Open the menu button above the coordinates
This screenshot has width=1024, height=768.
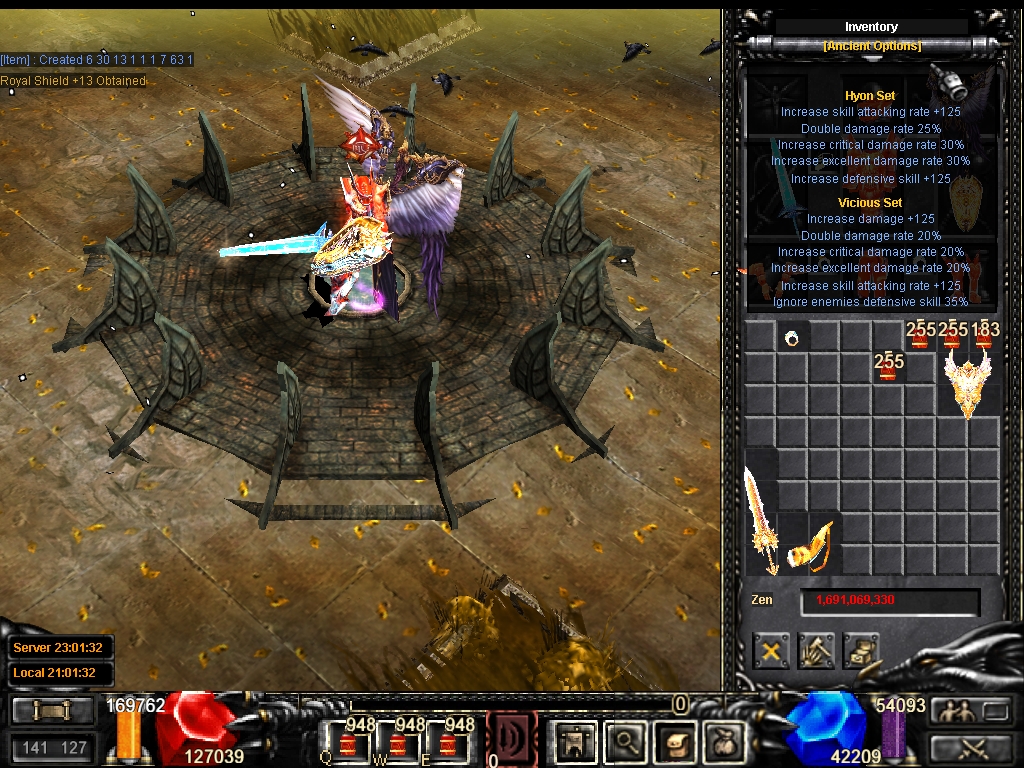coord(53,711)
